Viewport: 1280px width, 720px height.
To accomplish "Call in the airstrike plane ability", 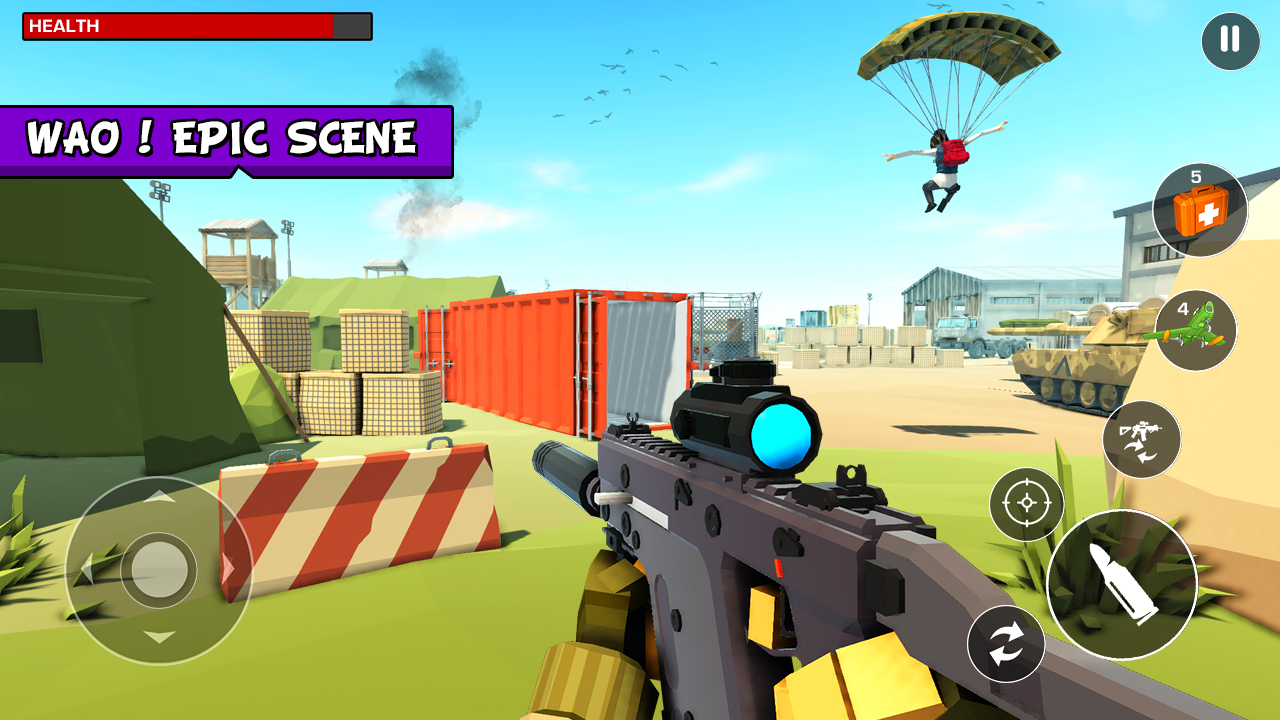I will pos(1197,331).
